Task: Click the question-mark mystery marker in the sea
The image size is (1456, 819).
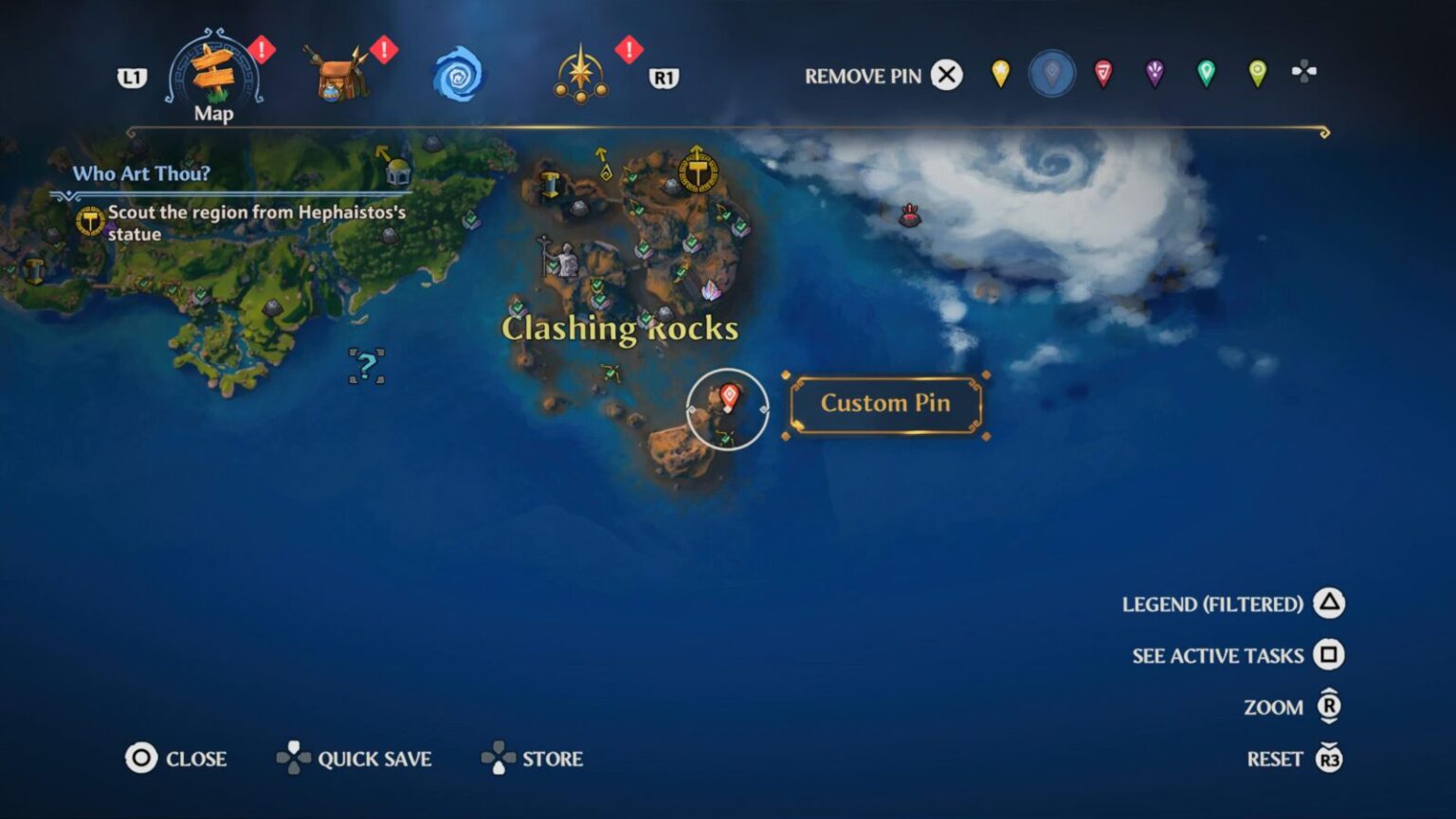Action: (x=368, y=365)
